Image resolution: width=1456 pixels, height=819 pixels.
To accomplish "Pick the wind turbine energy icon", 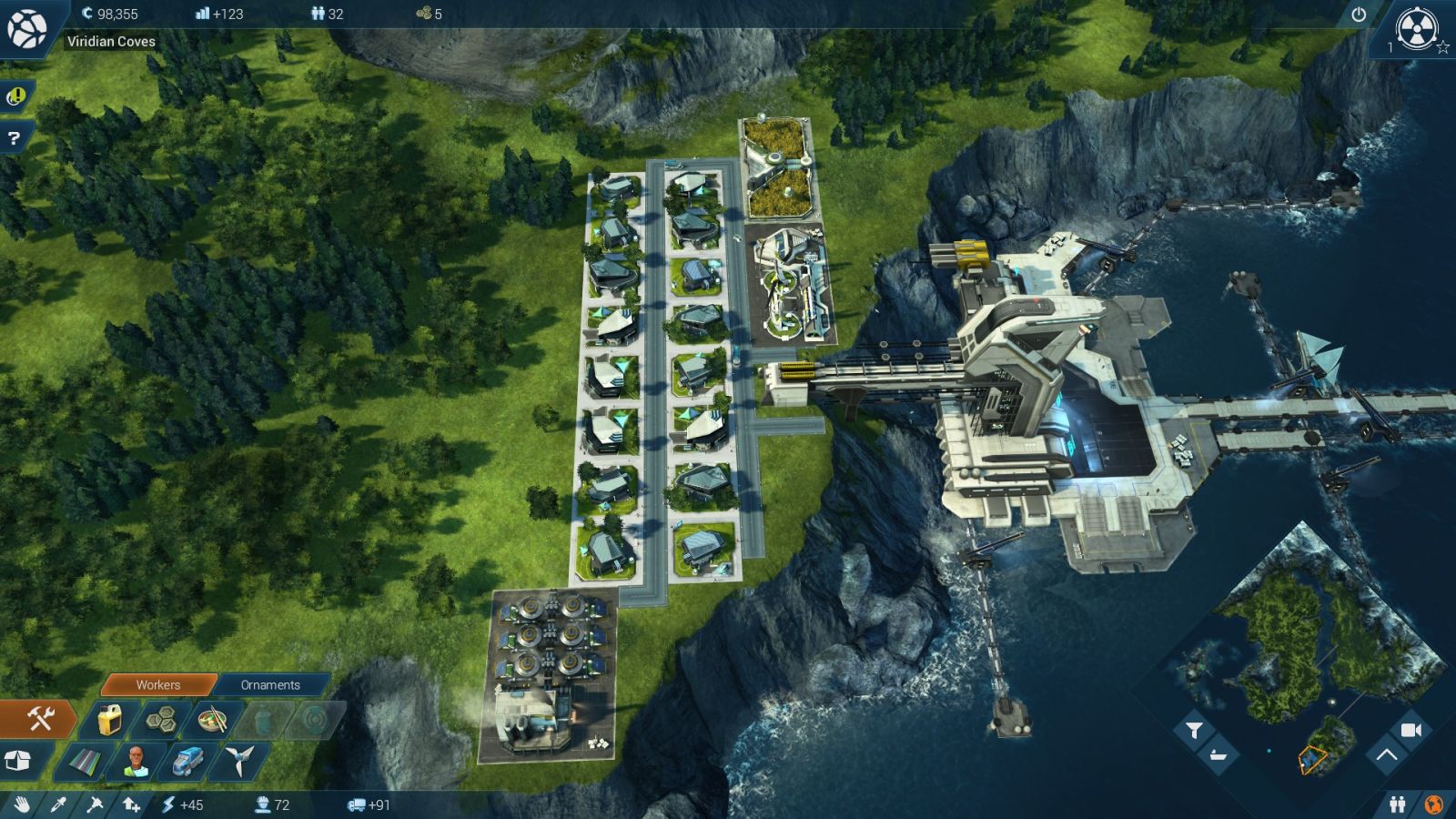I will [x=239, y=761].
